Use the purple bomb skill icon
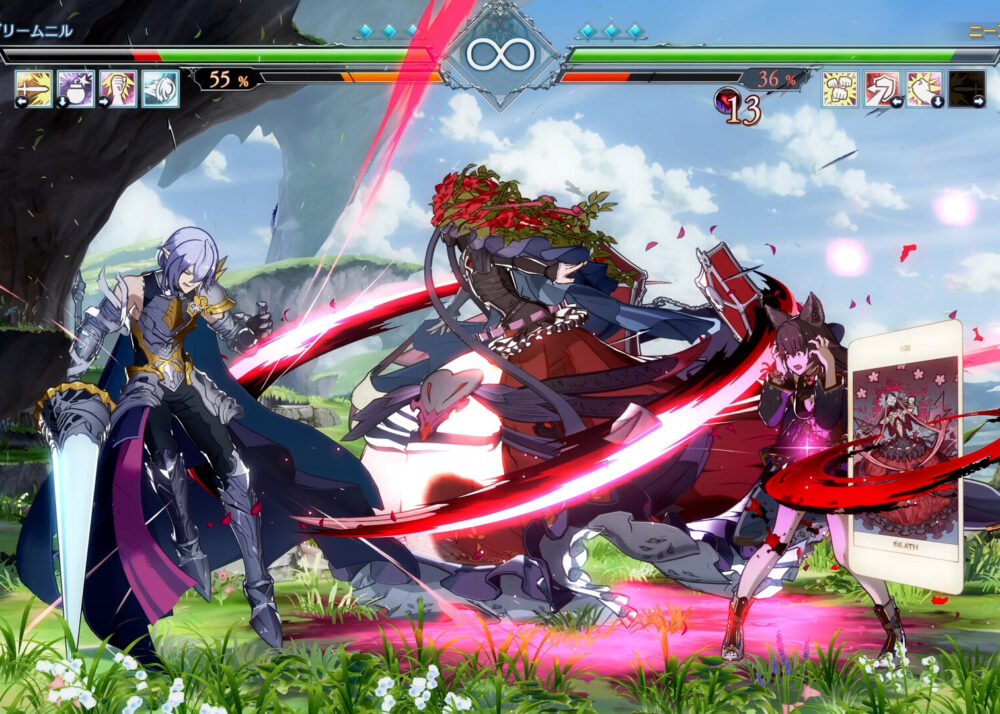 (76, 88)
